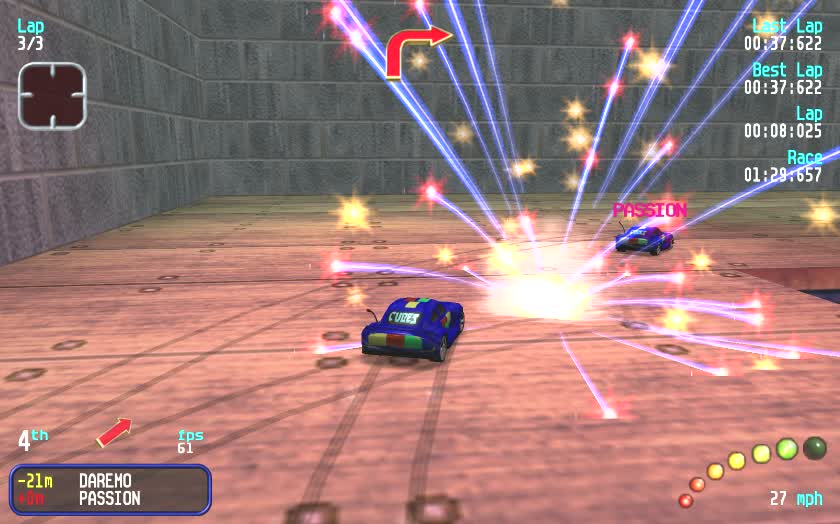This screenshot has height=524, width=840.
Task: Select the DAREMO row in standings panel
Action: (x=110, y=481)
